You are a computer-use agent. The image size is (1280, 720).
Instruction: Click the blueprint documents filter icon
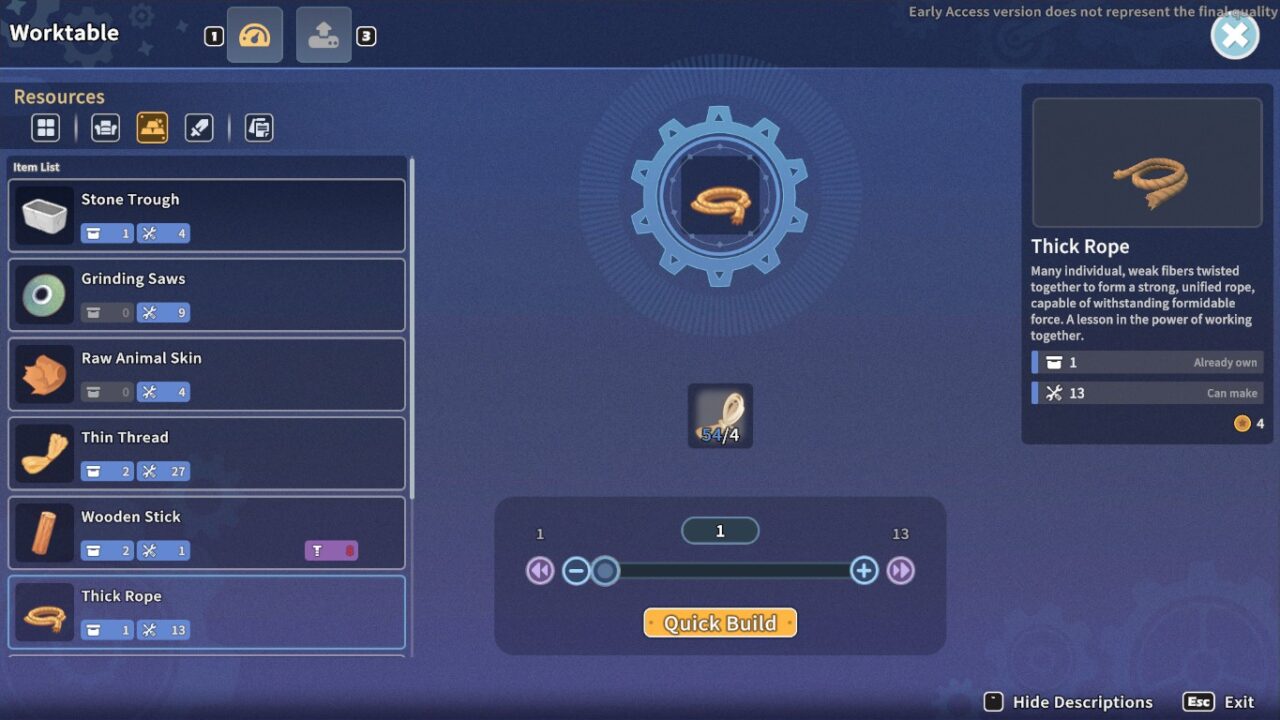[x=259, y=127]
